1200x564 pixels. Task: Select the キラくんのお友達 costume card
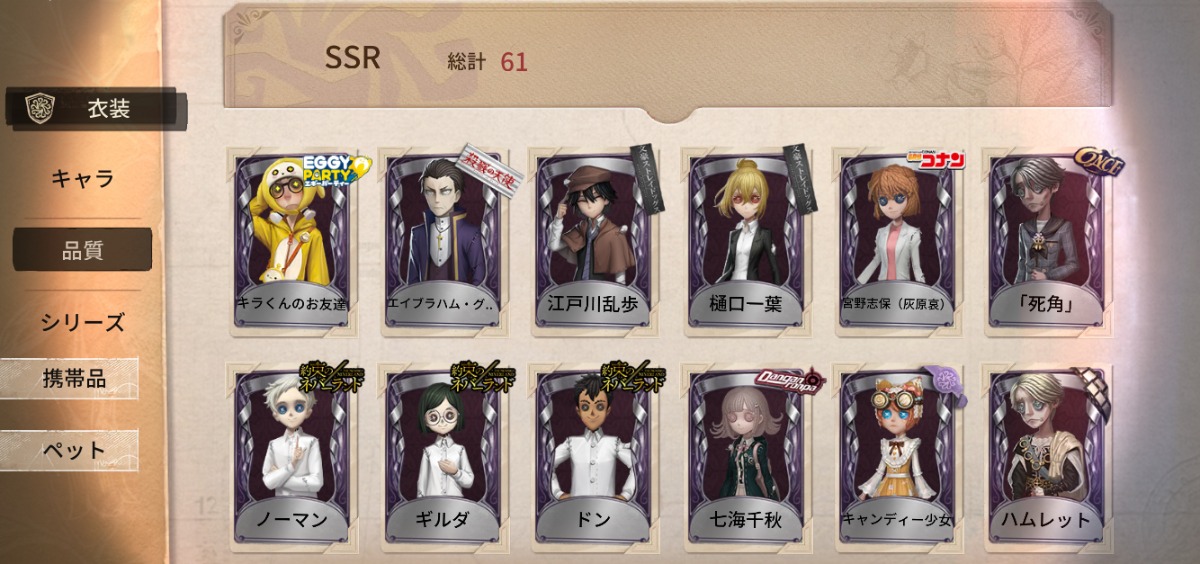point(292,240)
